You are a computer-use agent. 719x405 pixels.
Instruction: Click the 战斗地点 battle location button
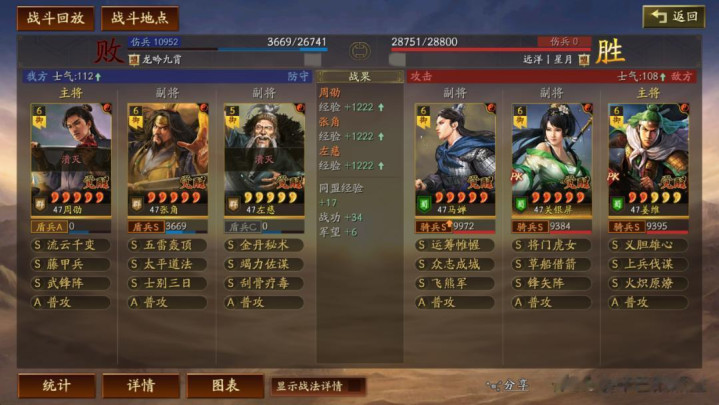point(138,18)
